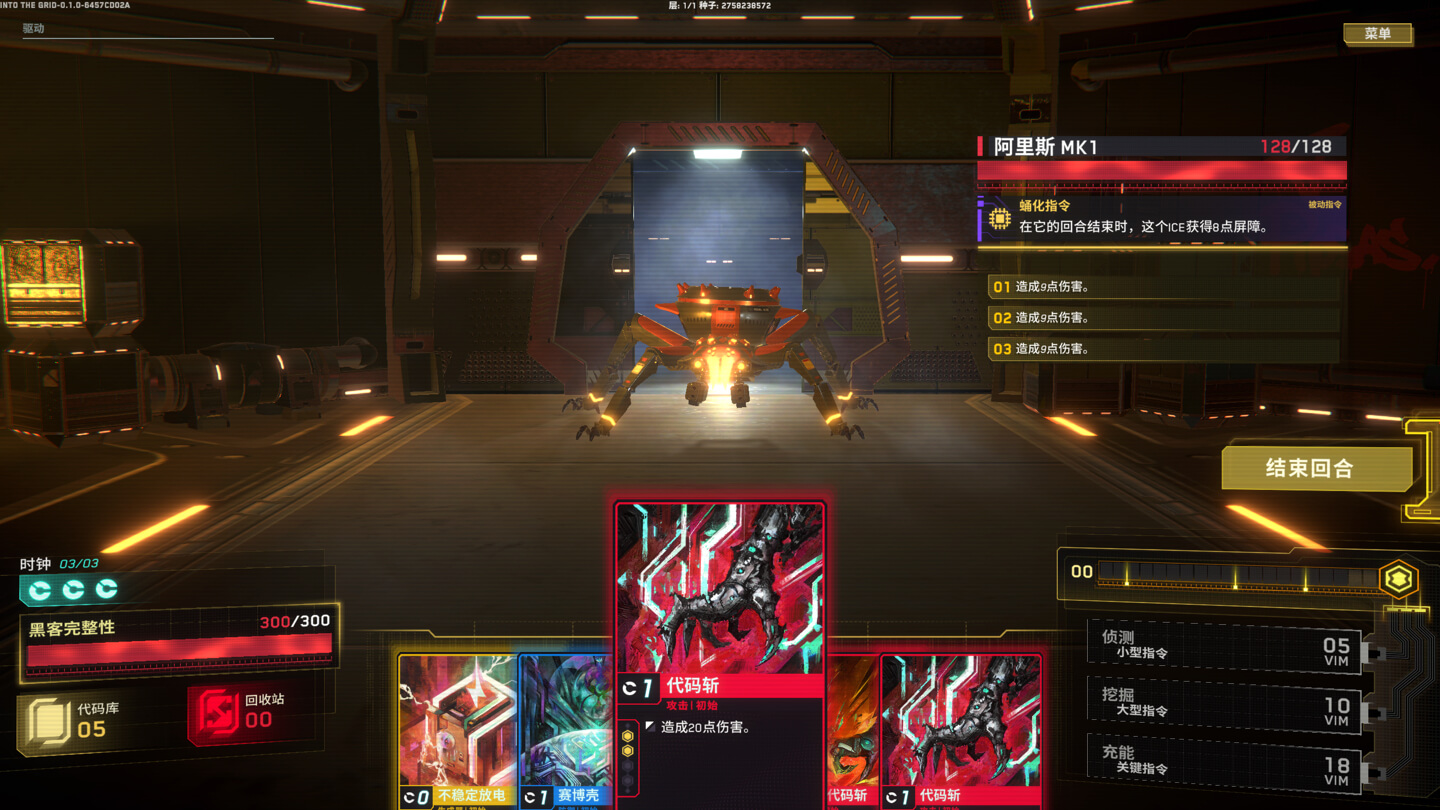Toggle the first yellow hexagon pip beside the card effect

pyautogui.click(x=627, y=734)
